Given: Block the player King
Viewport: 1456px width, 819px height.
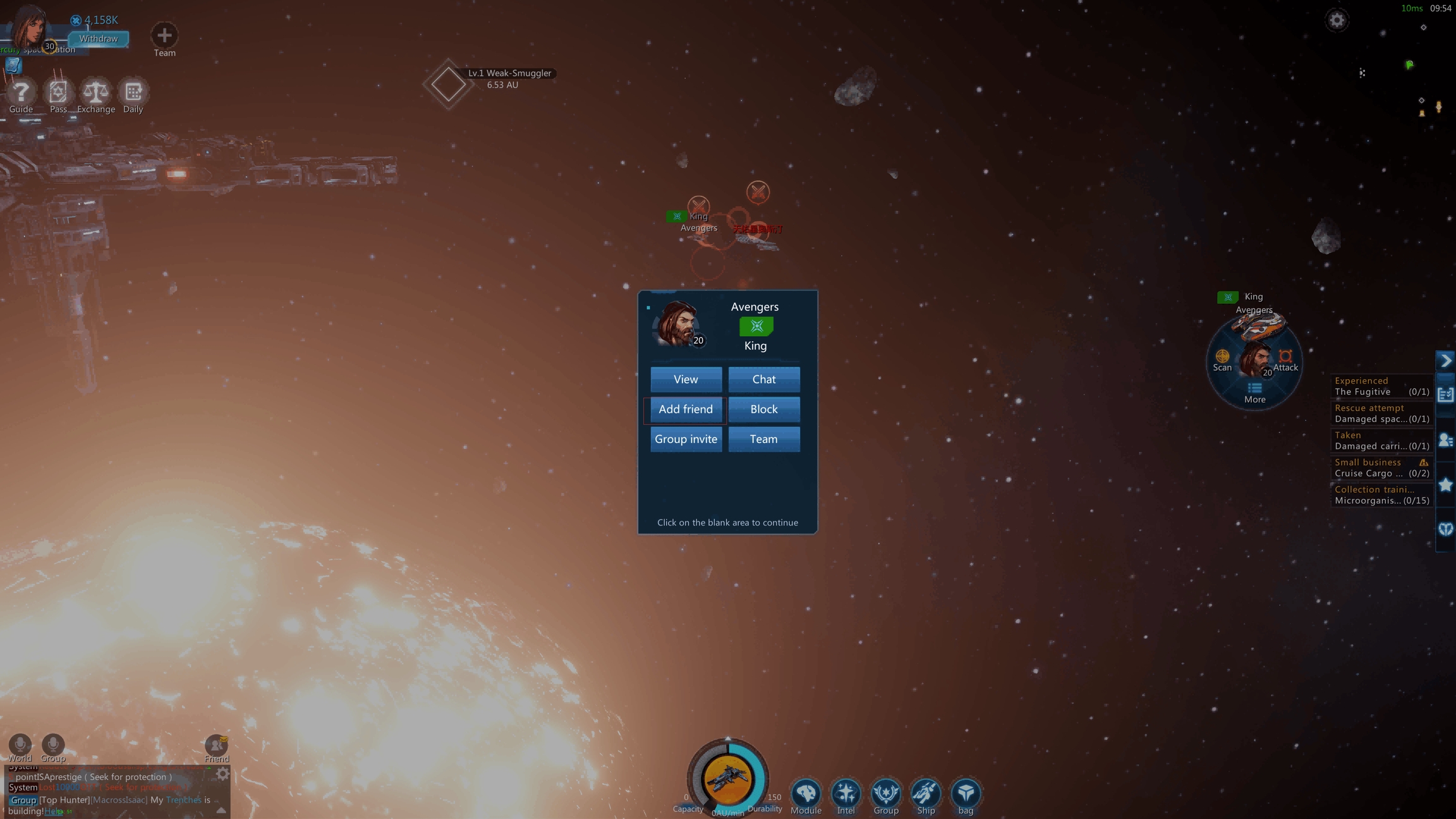Looking at the screenshot, I should click(x=763, y=409).
